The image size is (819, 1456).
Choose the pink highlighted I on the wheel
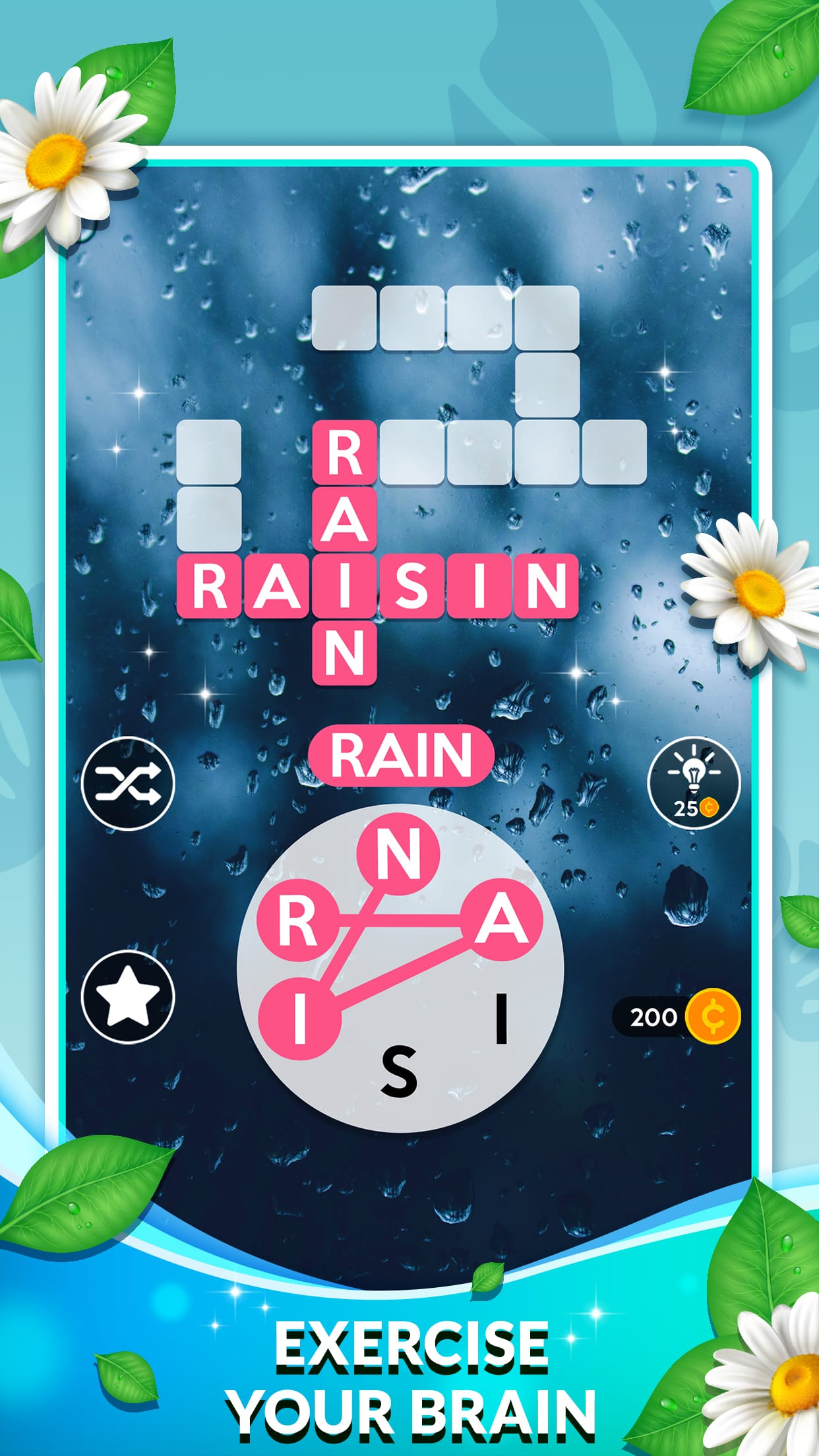point(300,1017)
